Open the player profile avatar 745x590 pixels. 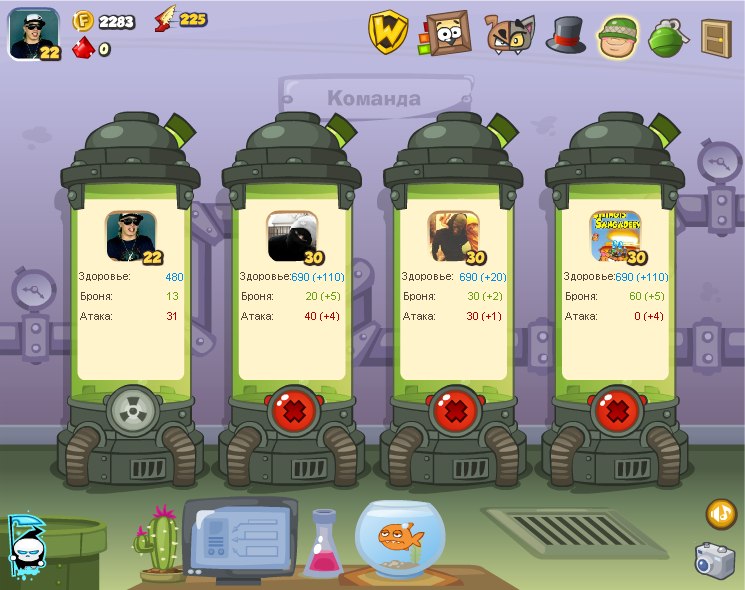tap(33, 32)
